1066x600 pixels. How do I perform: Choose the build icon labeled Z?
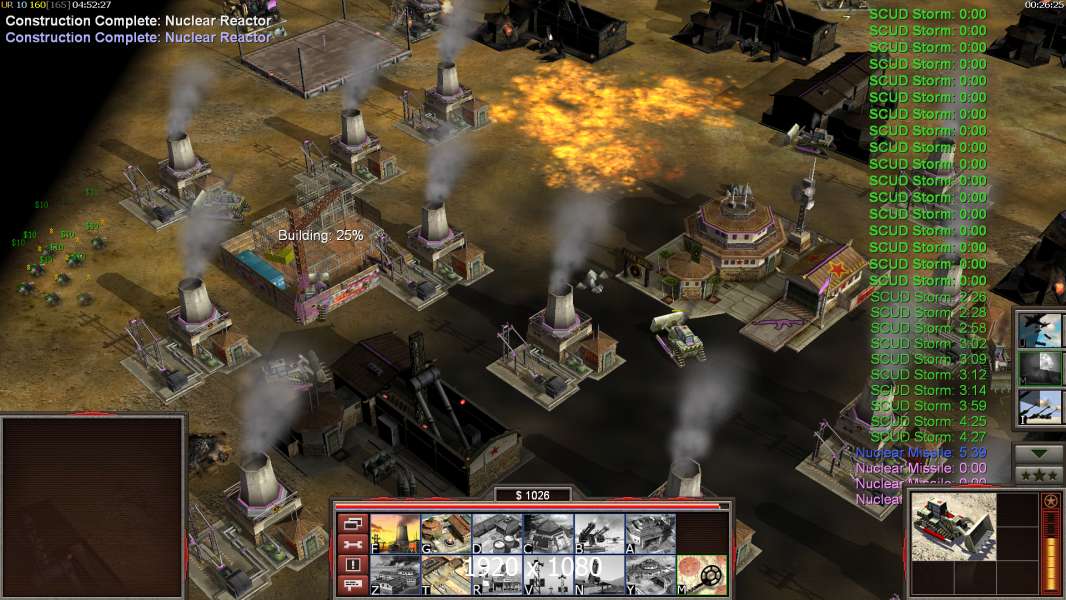(x=395, y=575)
